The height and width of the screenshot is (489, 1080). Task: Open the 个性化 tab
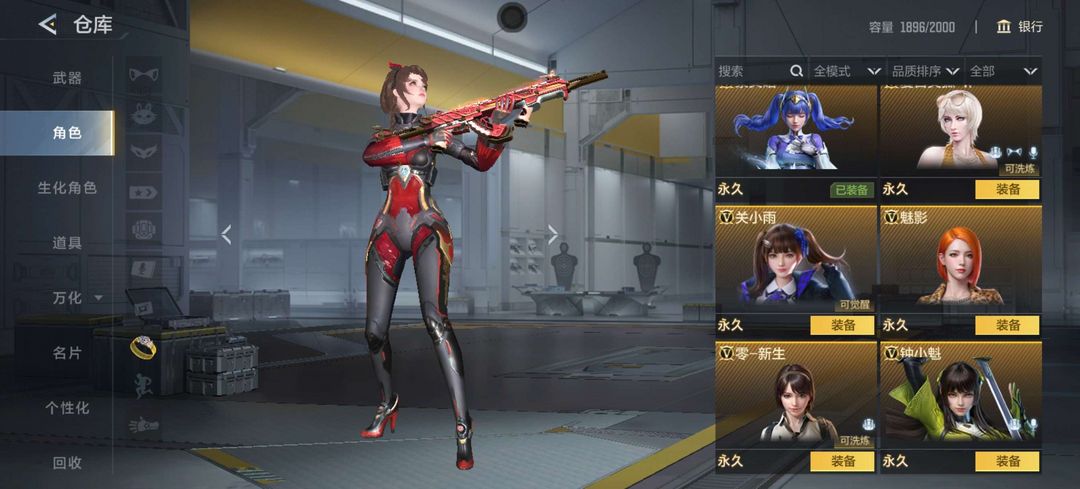(x=67, y=408)
